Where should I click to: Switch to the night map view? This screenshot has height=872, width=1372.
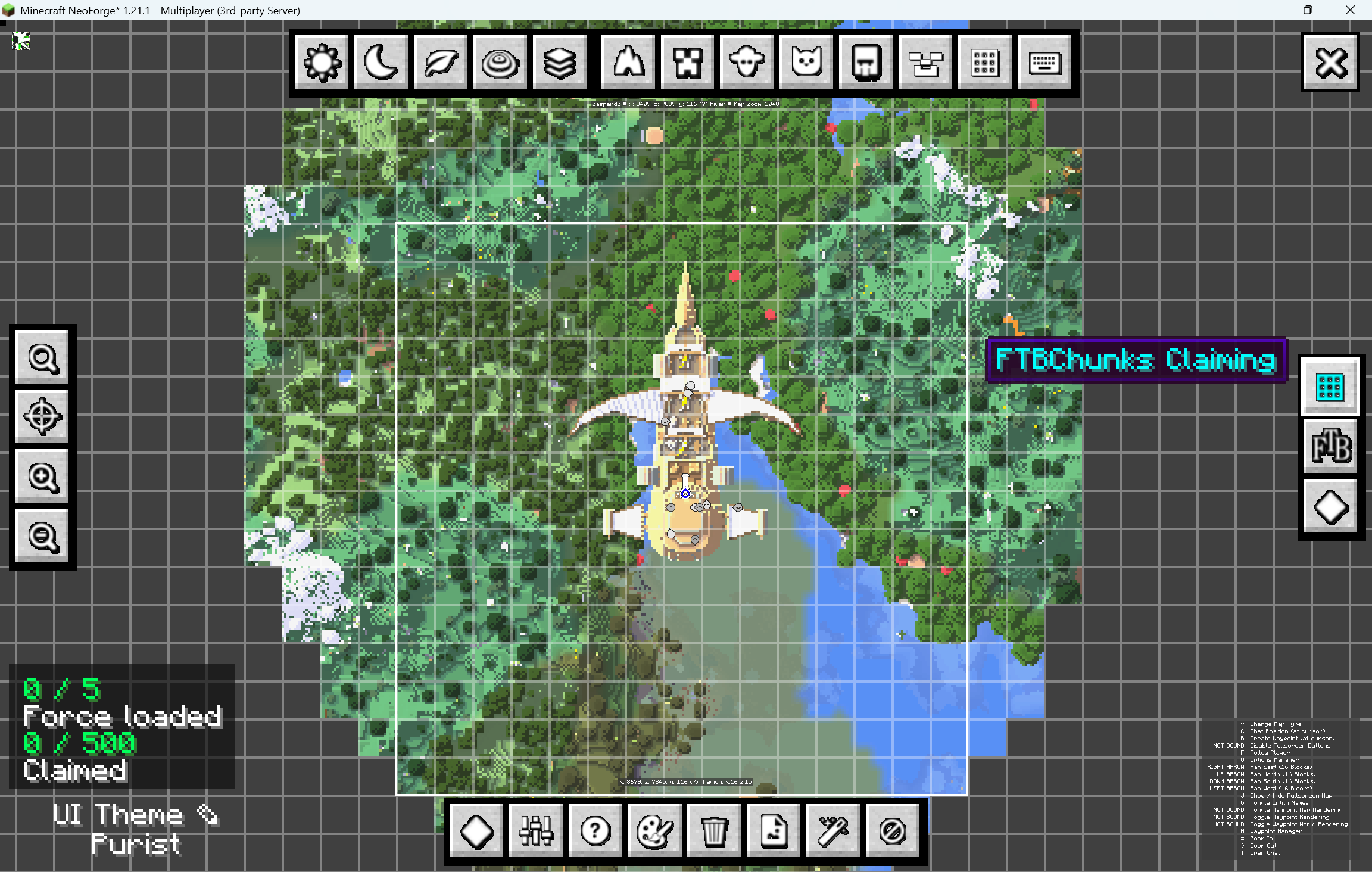[x=381, y=62]
